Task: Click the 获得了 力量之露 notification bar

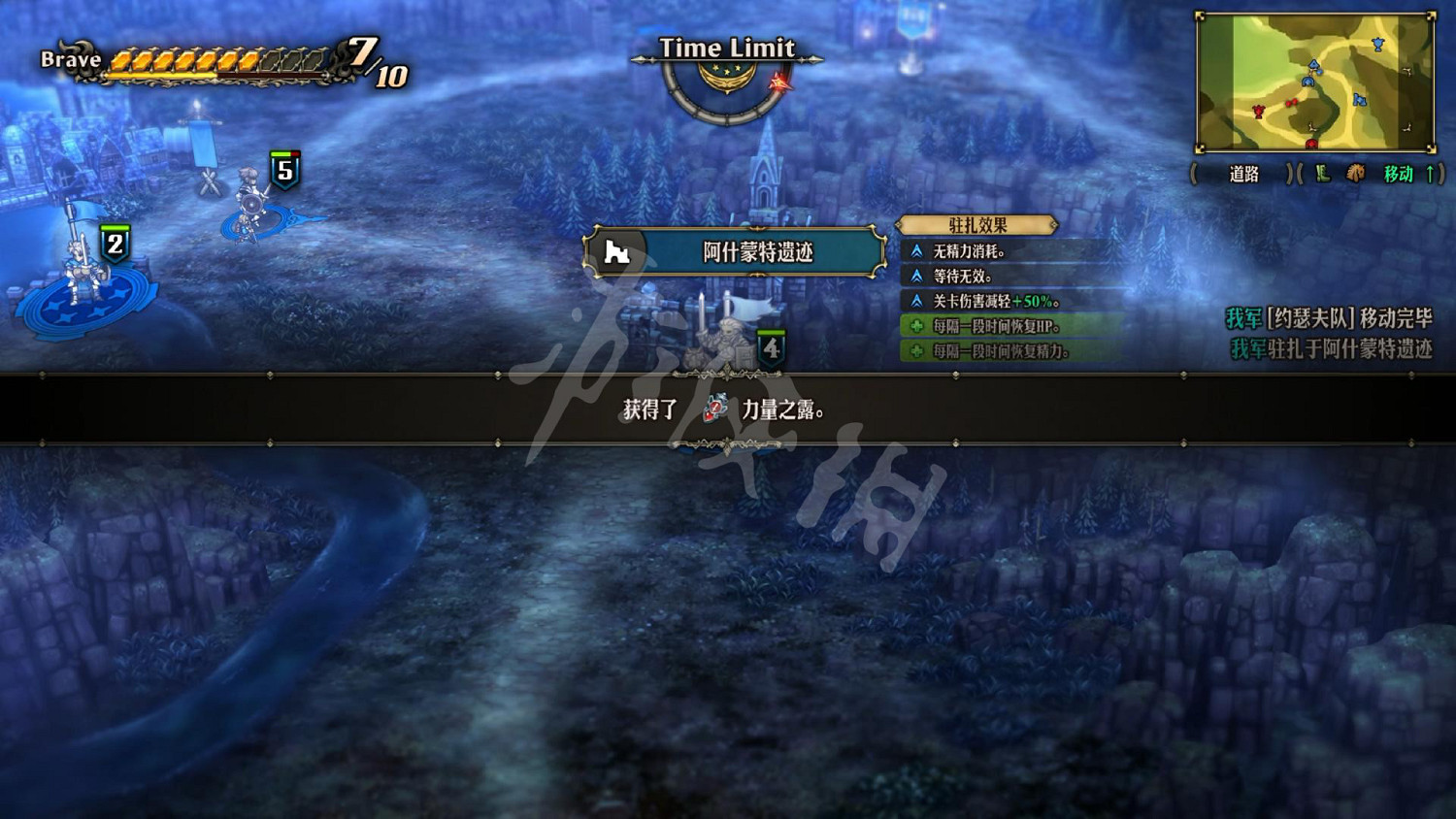Action: (x=728, y=410)
